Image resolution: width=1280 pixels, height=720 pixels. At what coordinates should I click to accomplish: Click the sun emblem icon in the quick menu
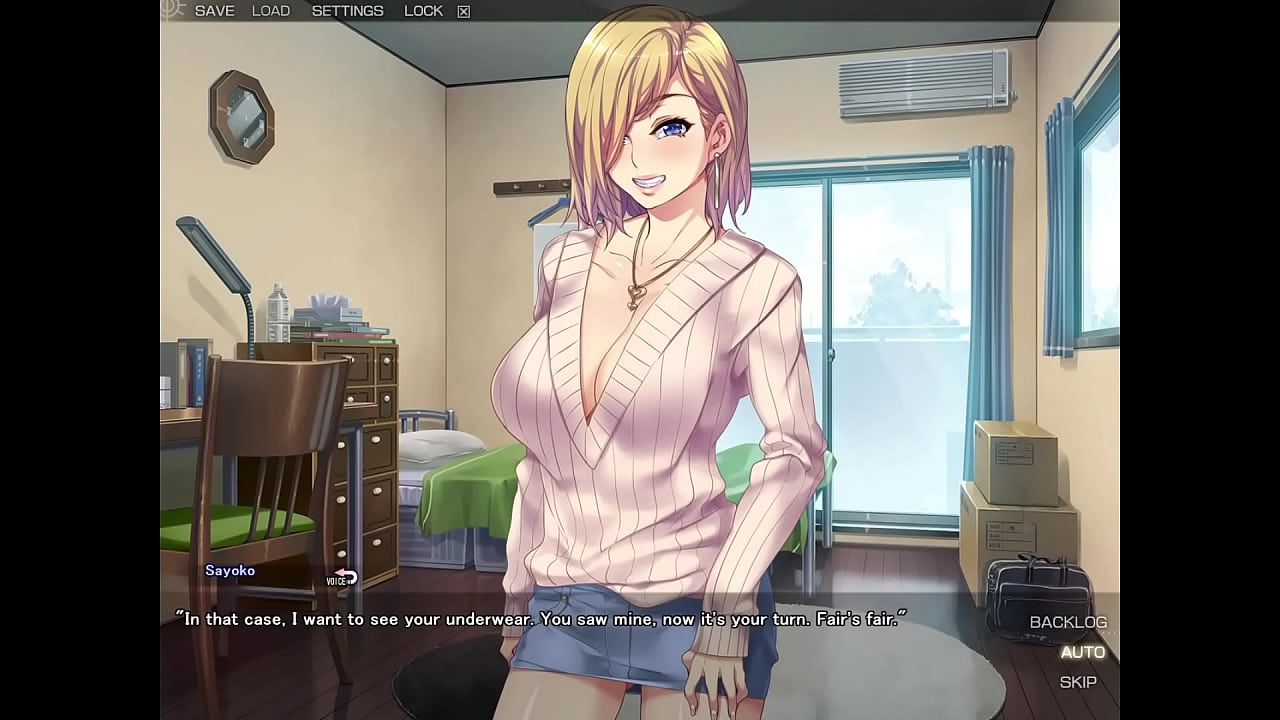[172, 10]
